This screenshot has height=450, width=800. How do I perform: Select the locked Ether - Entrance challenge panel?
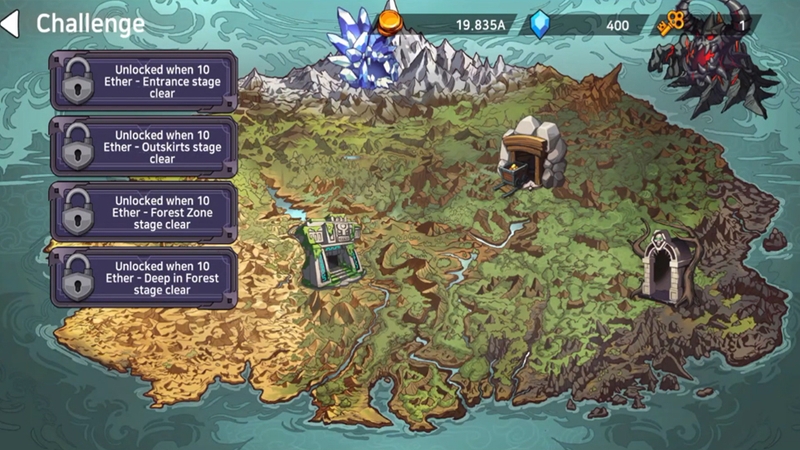pos(143,82)
